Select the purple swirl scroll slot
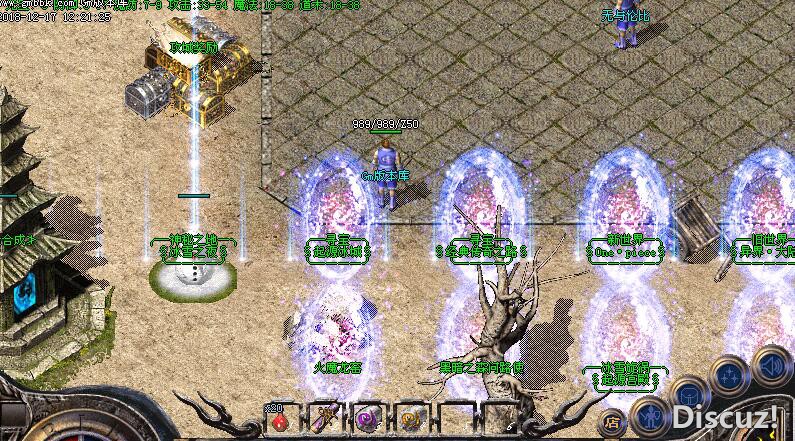This screenshot has height=441, width=795. tap(367, 420)
